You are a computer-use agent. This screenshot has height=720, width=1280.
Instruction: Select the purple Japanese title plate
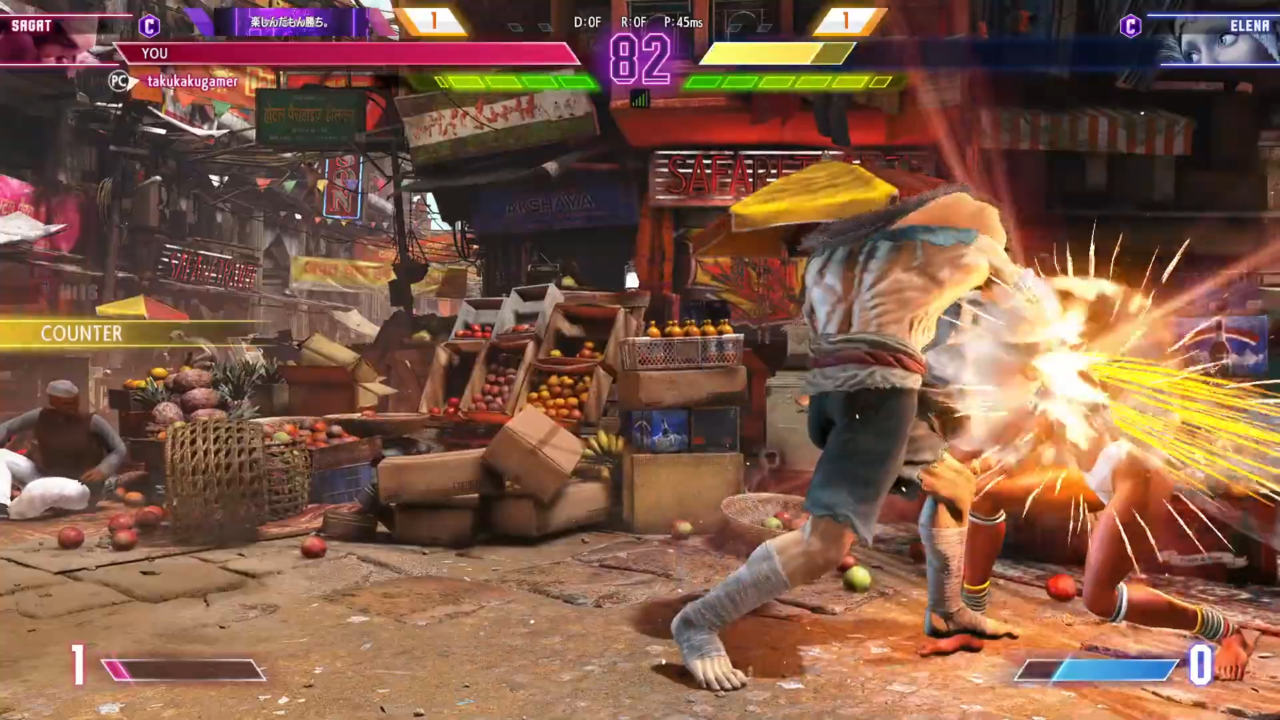coord(290,22)
